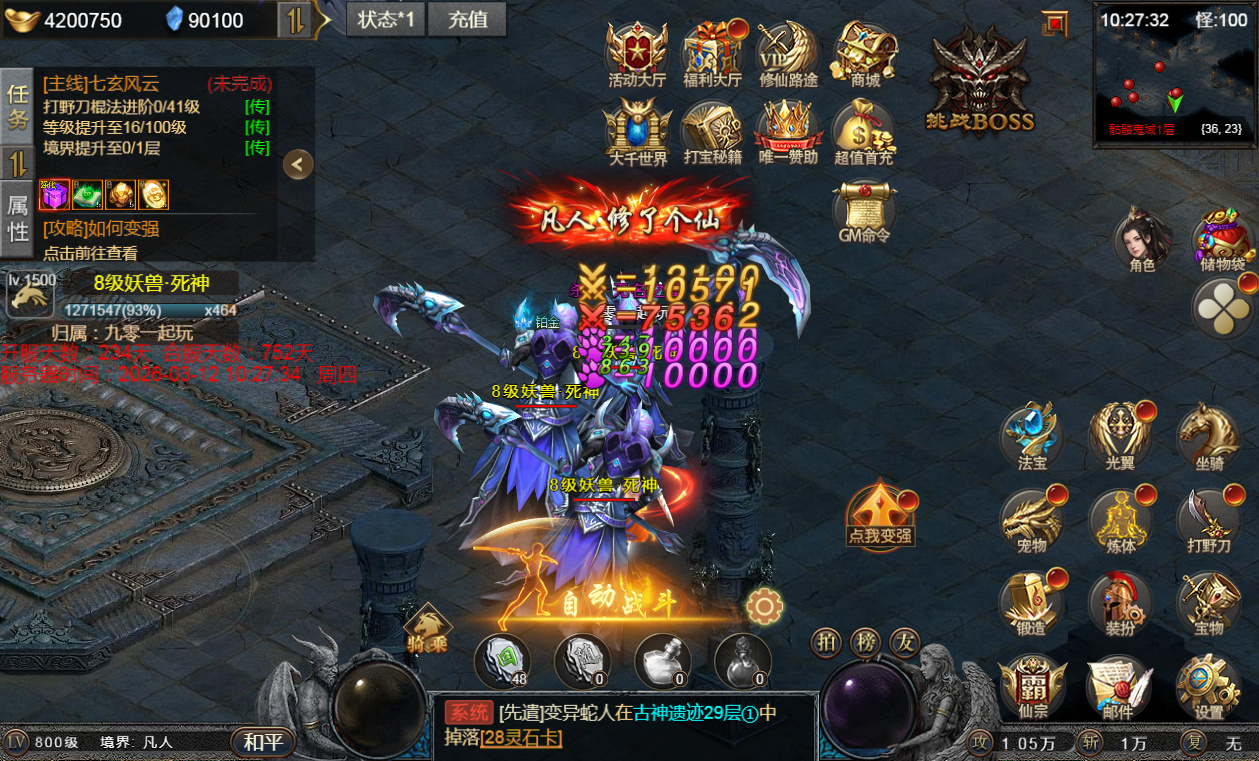This screenshot has height=761, width=1259.
Task: Open the 商城 shop icon
Action: 864,55
